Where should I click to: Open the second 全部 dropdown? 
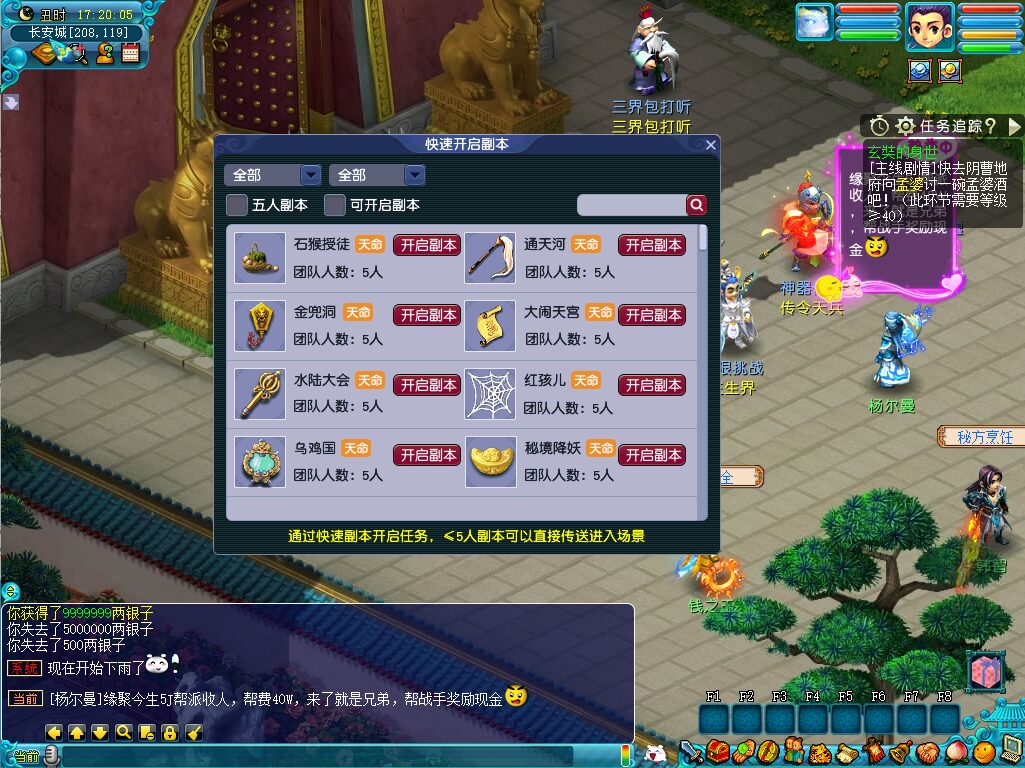(377, 175)
